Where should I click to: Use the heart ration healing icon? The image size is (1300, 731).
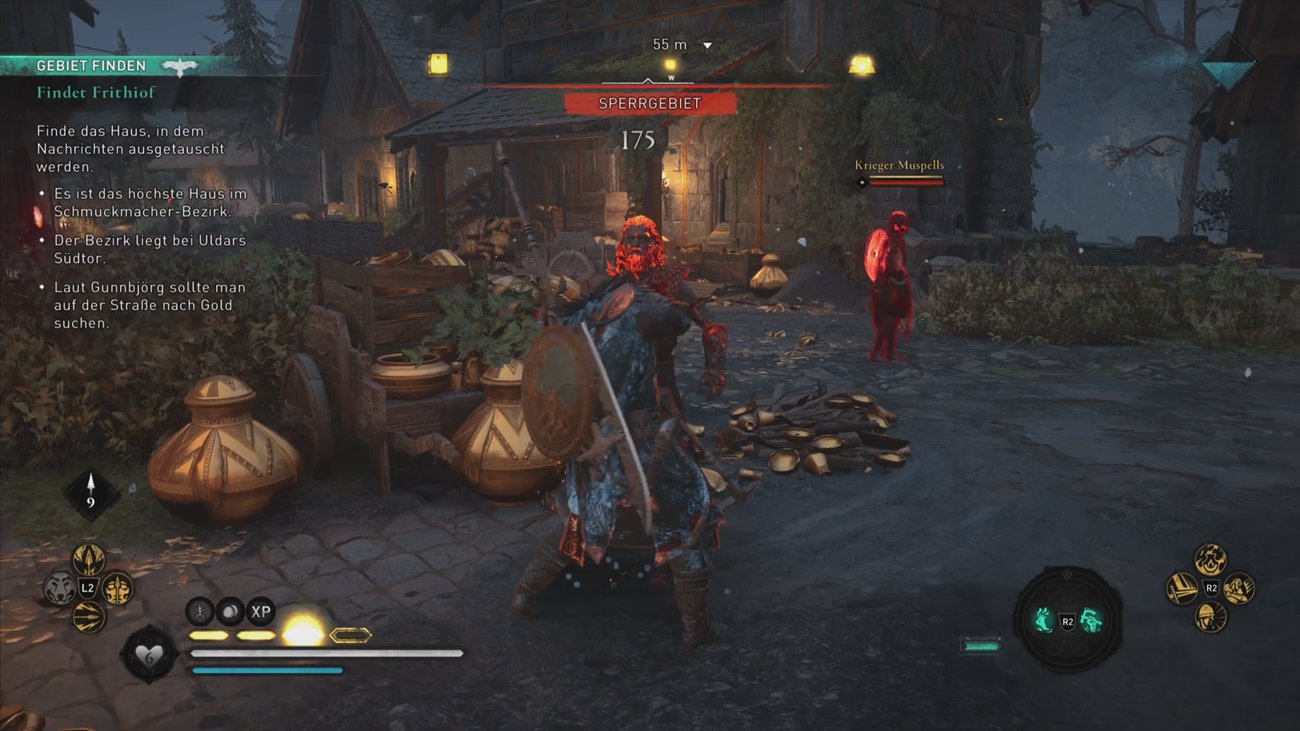click(x=149, y=655)
